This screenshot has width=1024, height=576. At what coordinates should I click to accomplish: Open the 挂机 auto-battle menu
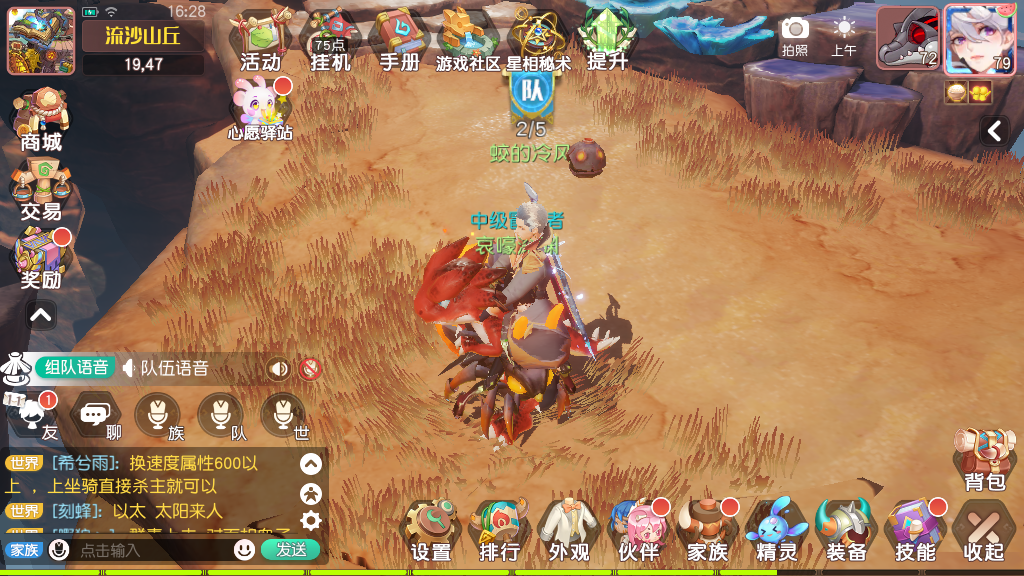(x=330, y=42)
